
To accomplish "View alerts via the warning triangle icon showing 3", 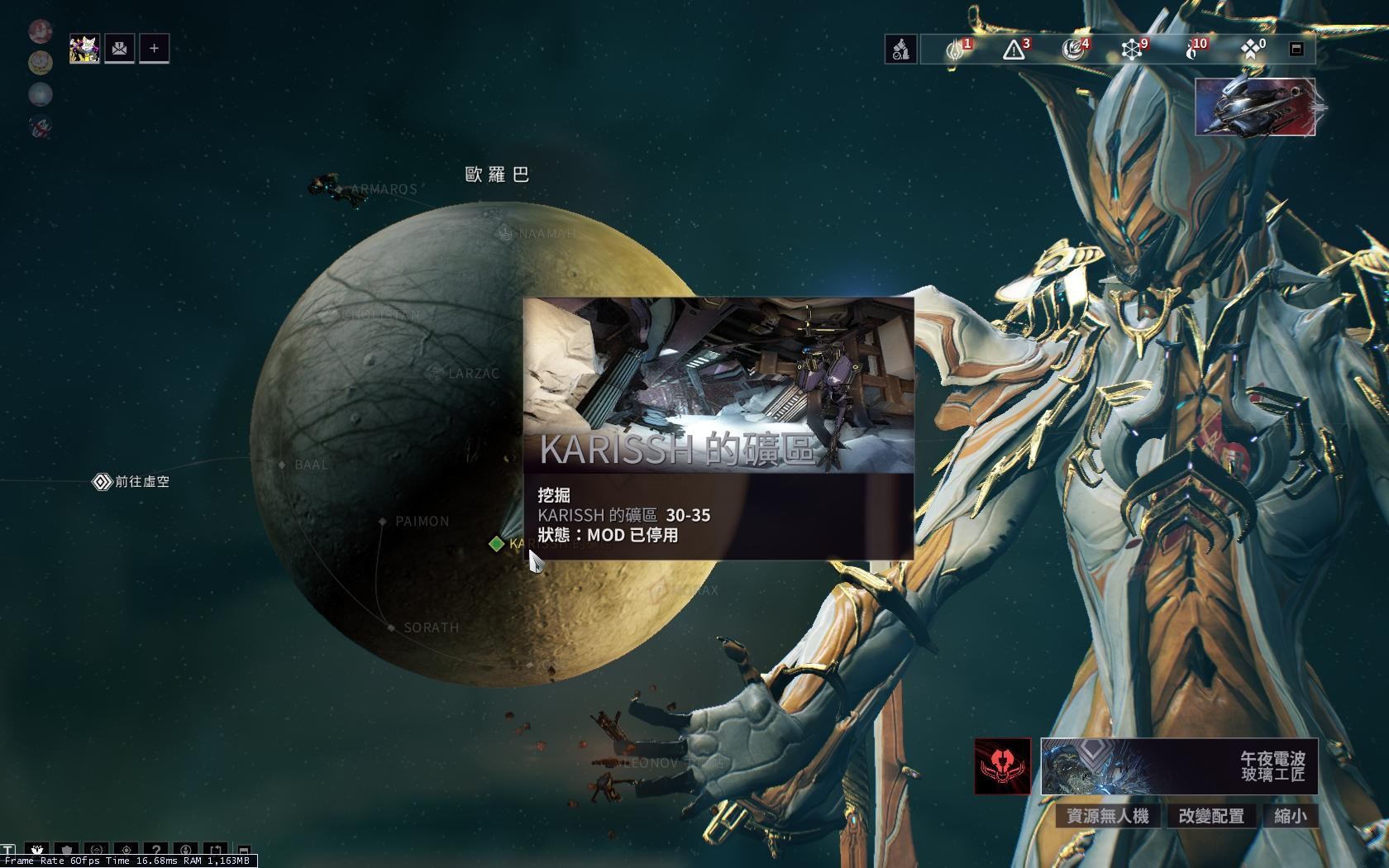I will click(x=1014, y=50).
